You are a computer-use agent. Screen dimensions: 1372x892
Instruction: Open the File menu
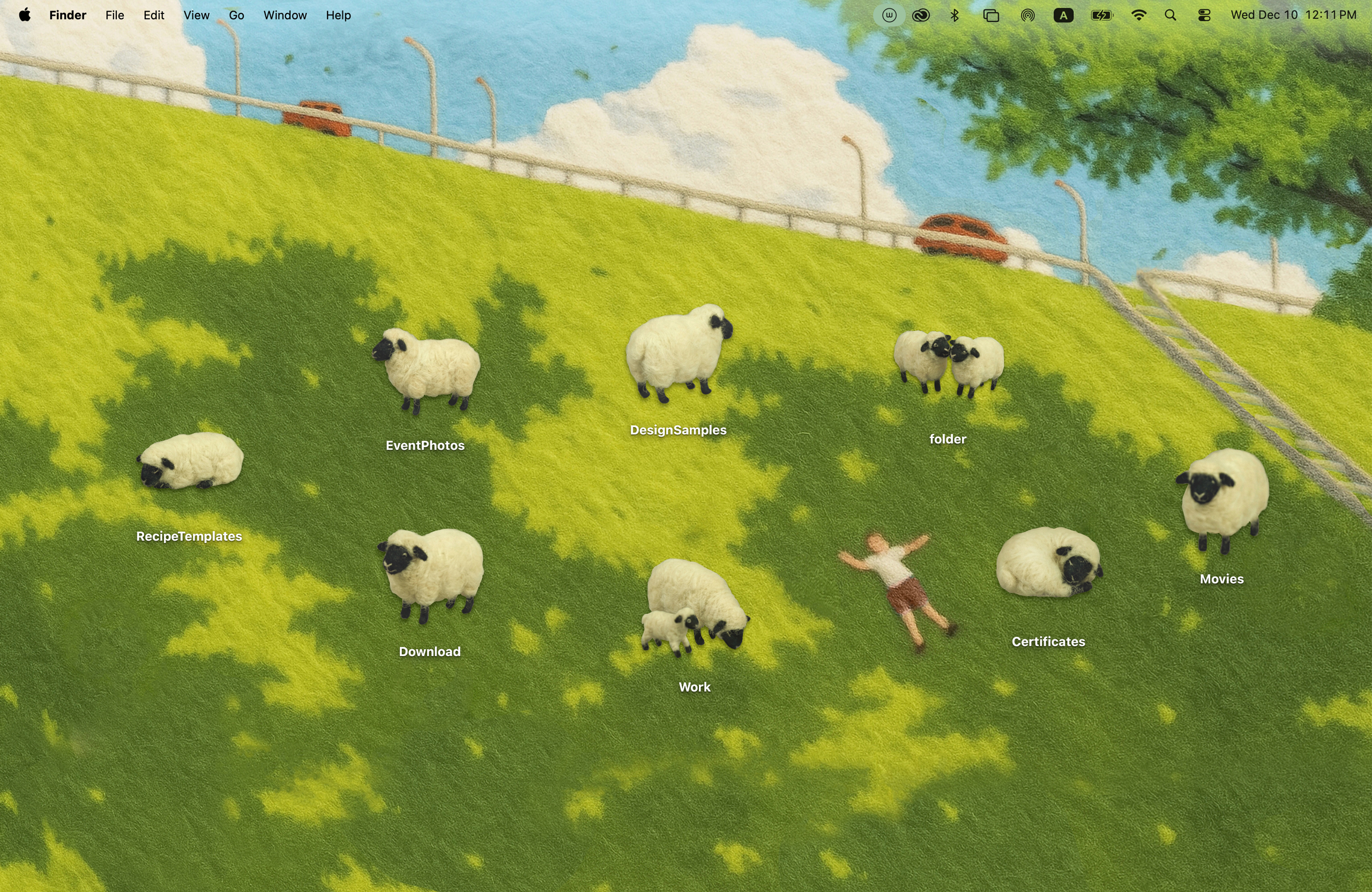(x=114, y=15)
